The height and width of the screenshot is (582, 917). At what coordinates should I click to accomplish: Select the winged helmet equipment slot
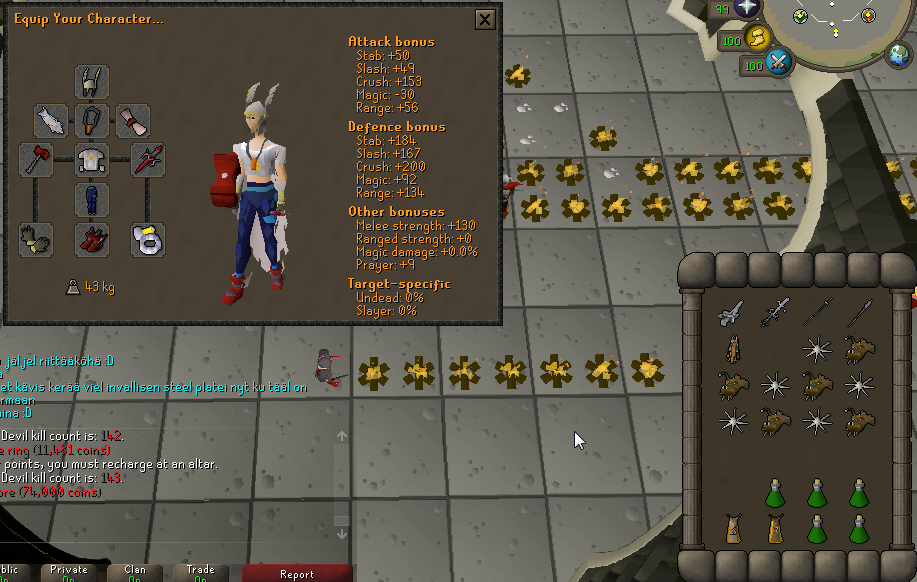pos(92,81)
